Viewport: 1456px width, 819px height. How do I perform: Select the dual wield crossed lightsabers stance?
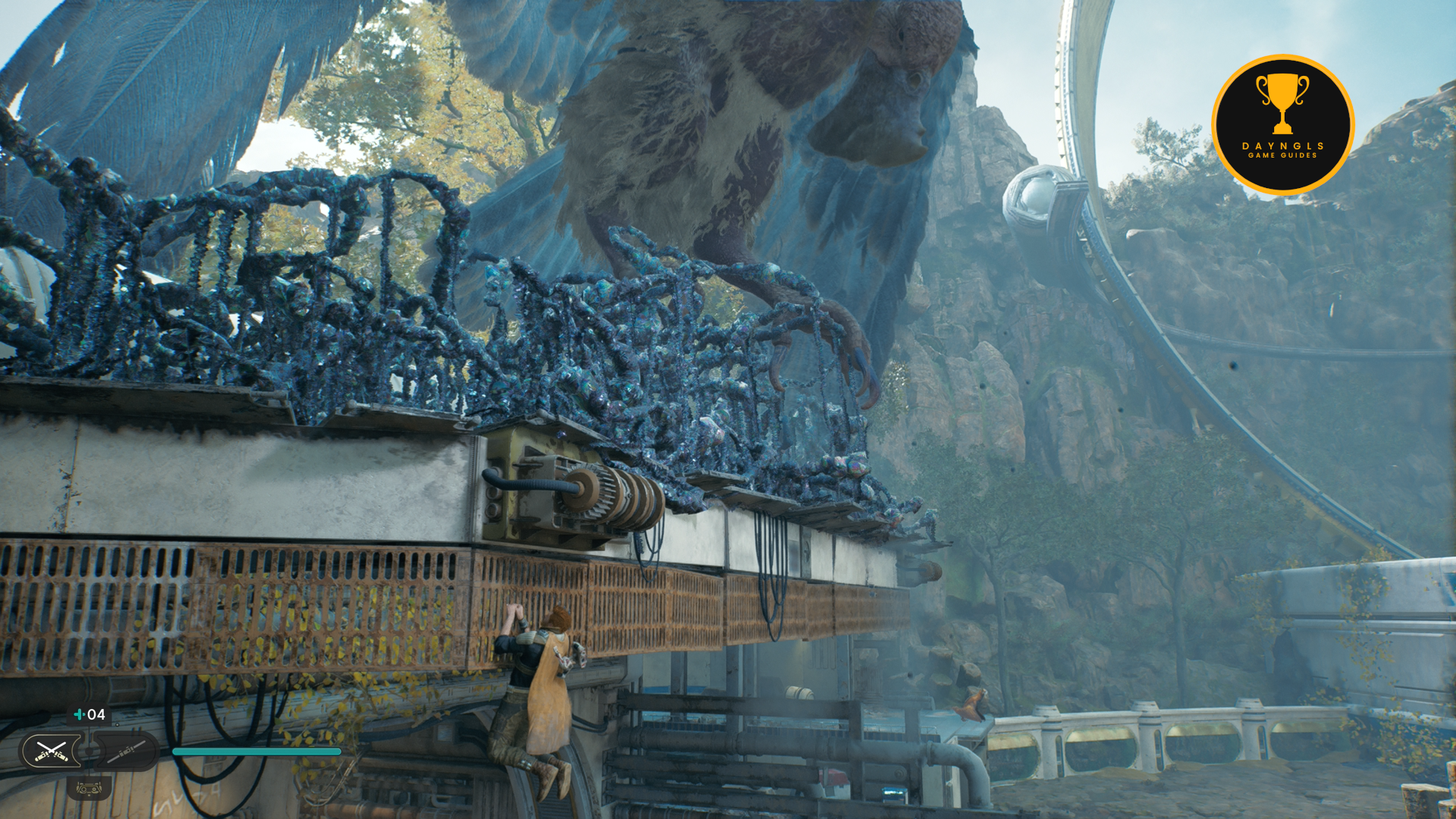coord(52,752)
